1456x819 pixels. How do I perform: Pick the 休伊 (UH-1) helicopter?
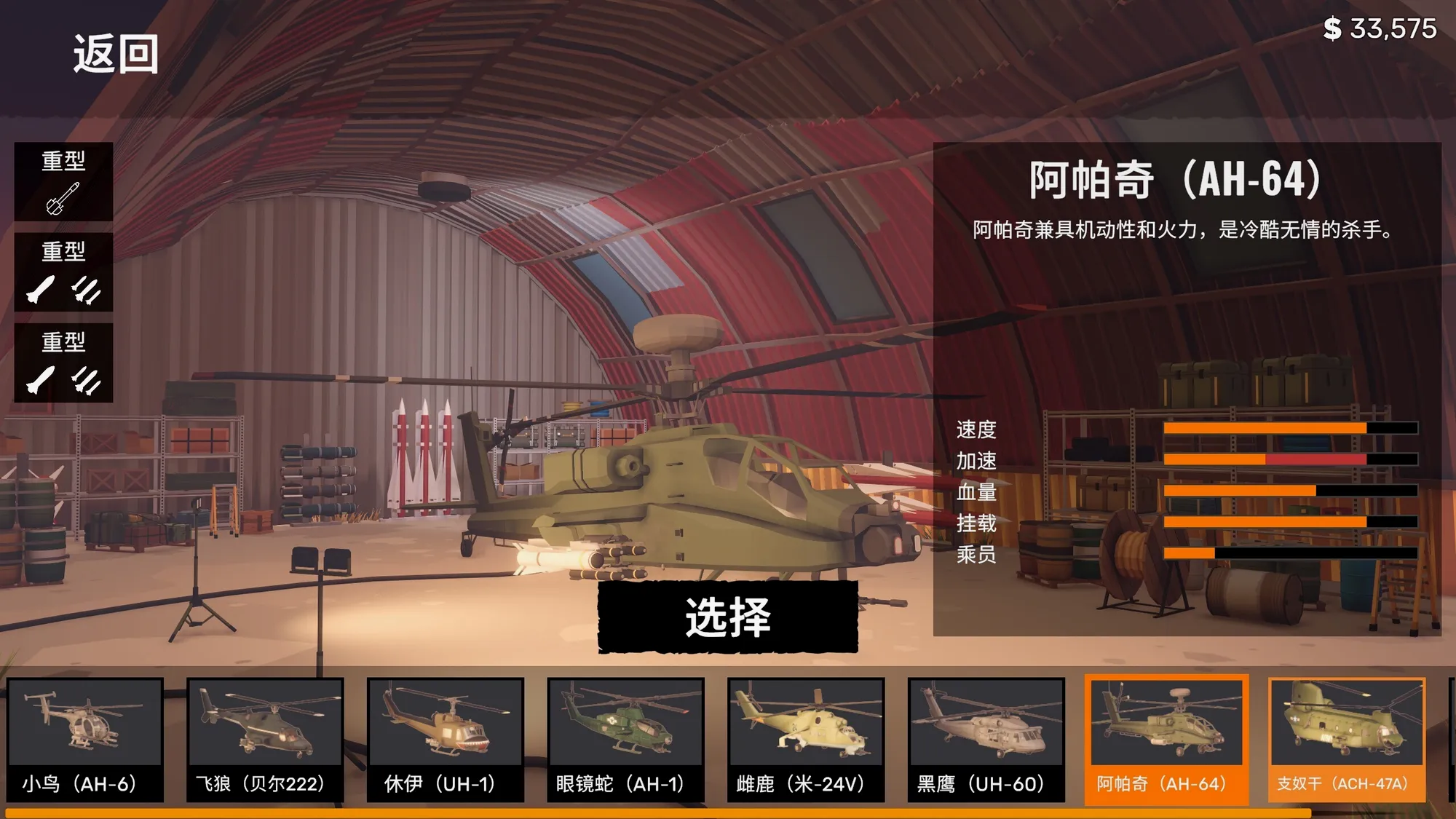[x=445, y=740]
